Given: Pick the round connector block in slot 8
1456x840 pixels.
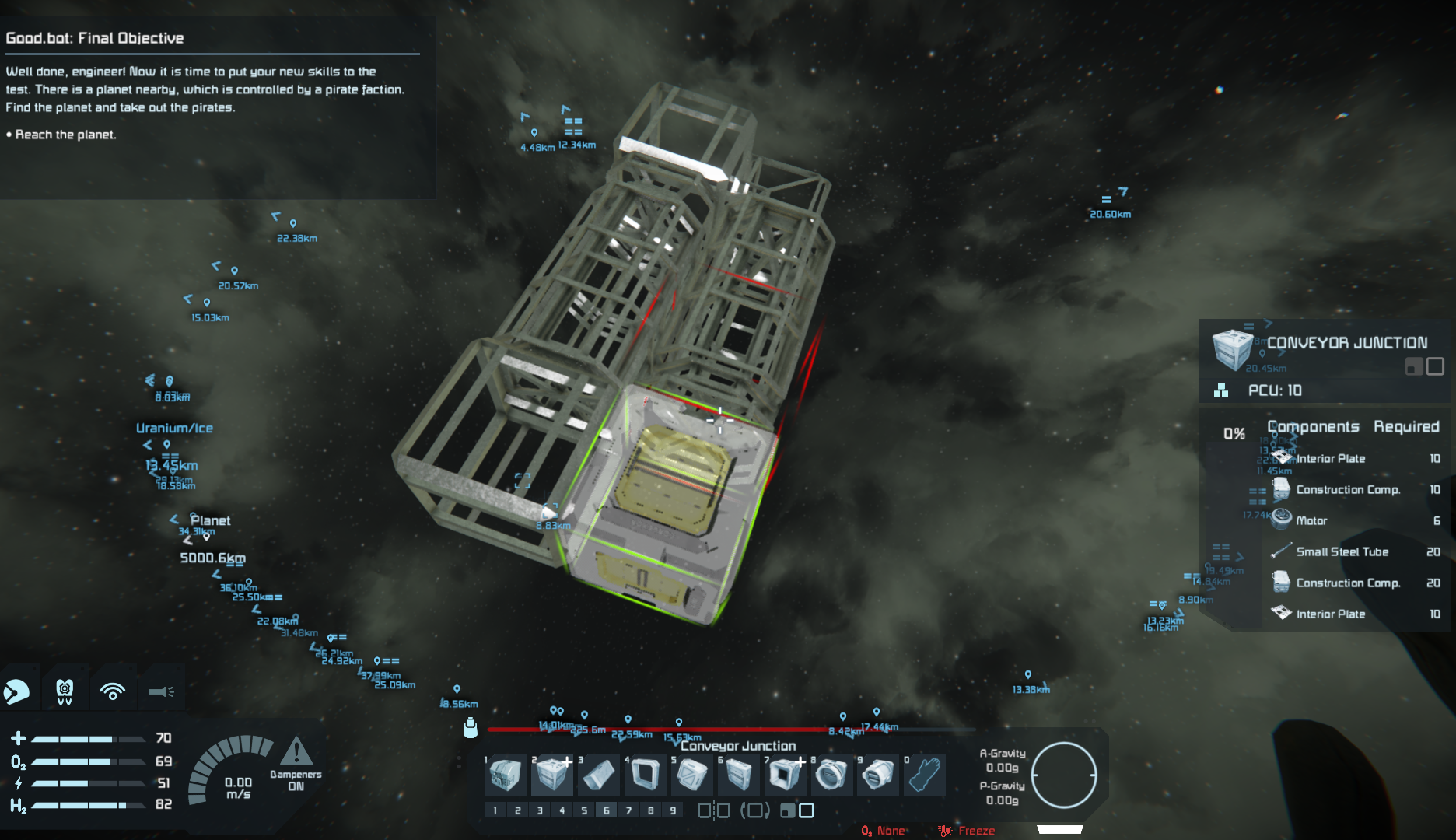Looking at the screenshot, I should pos(831,775).
